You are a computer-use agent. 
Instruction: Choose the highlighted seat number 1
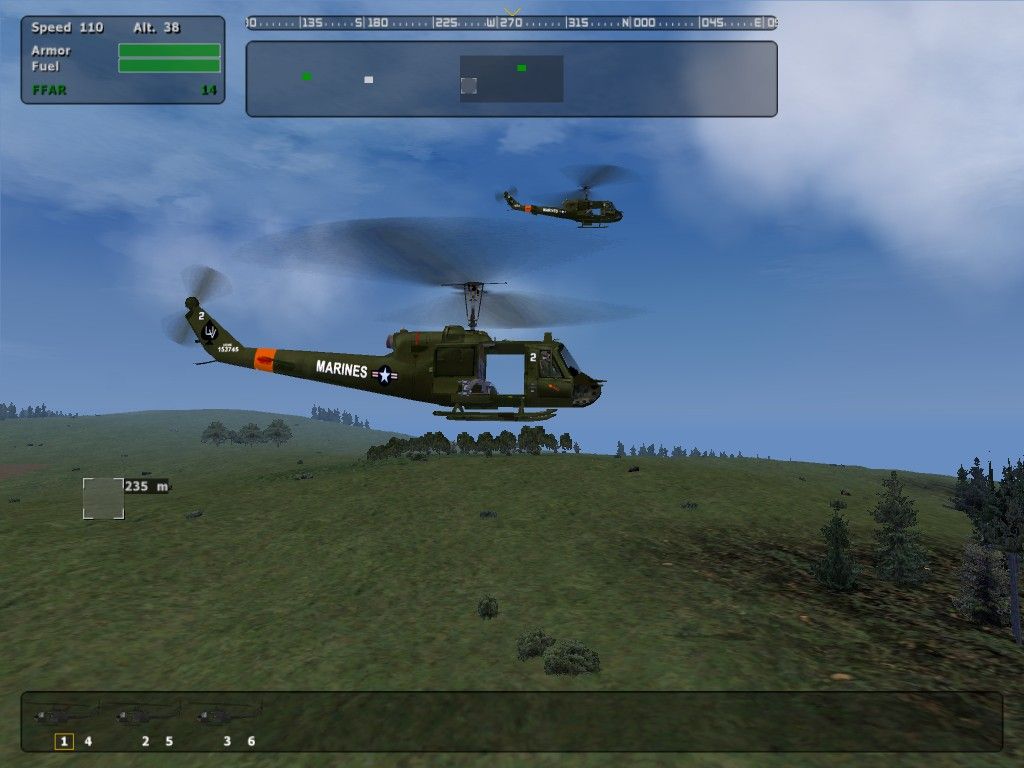click(64, 741)
